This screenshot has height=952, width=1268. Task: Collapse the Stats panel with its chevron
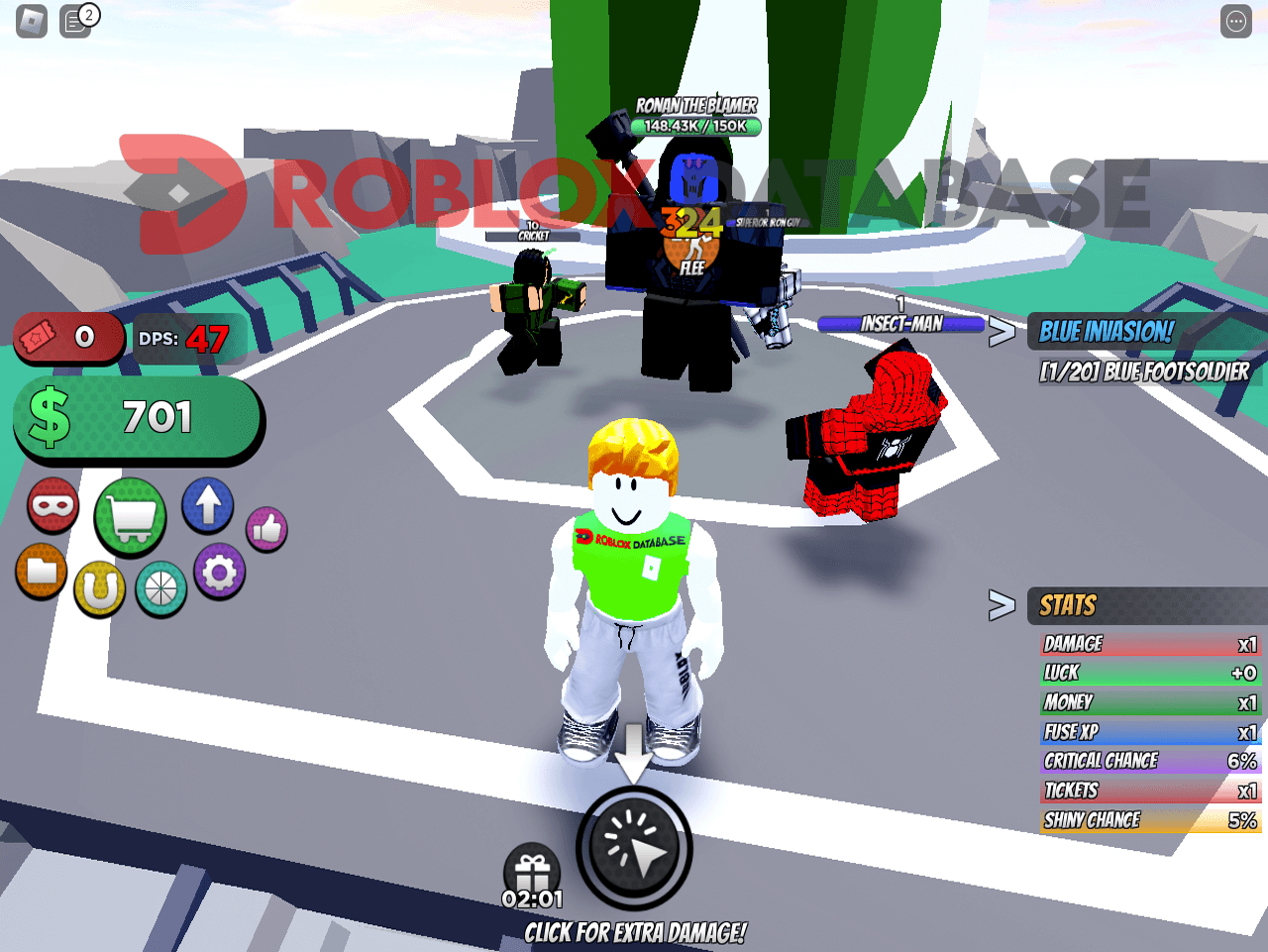pyautogui.click(x=1004, y=606)
